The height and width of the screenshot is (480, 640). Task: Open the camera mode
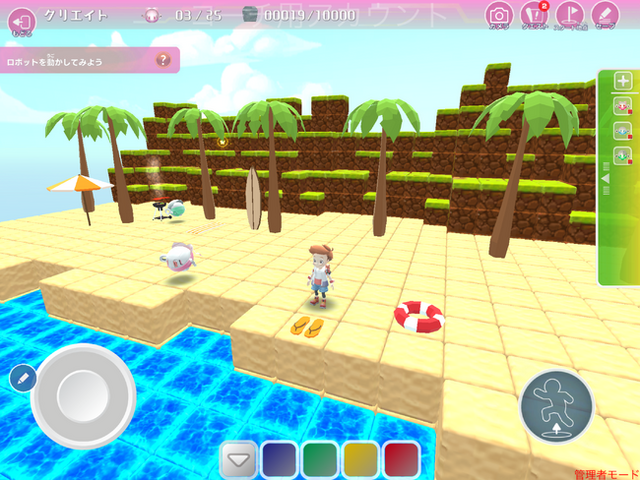pos(499,15)
